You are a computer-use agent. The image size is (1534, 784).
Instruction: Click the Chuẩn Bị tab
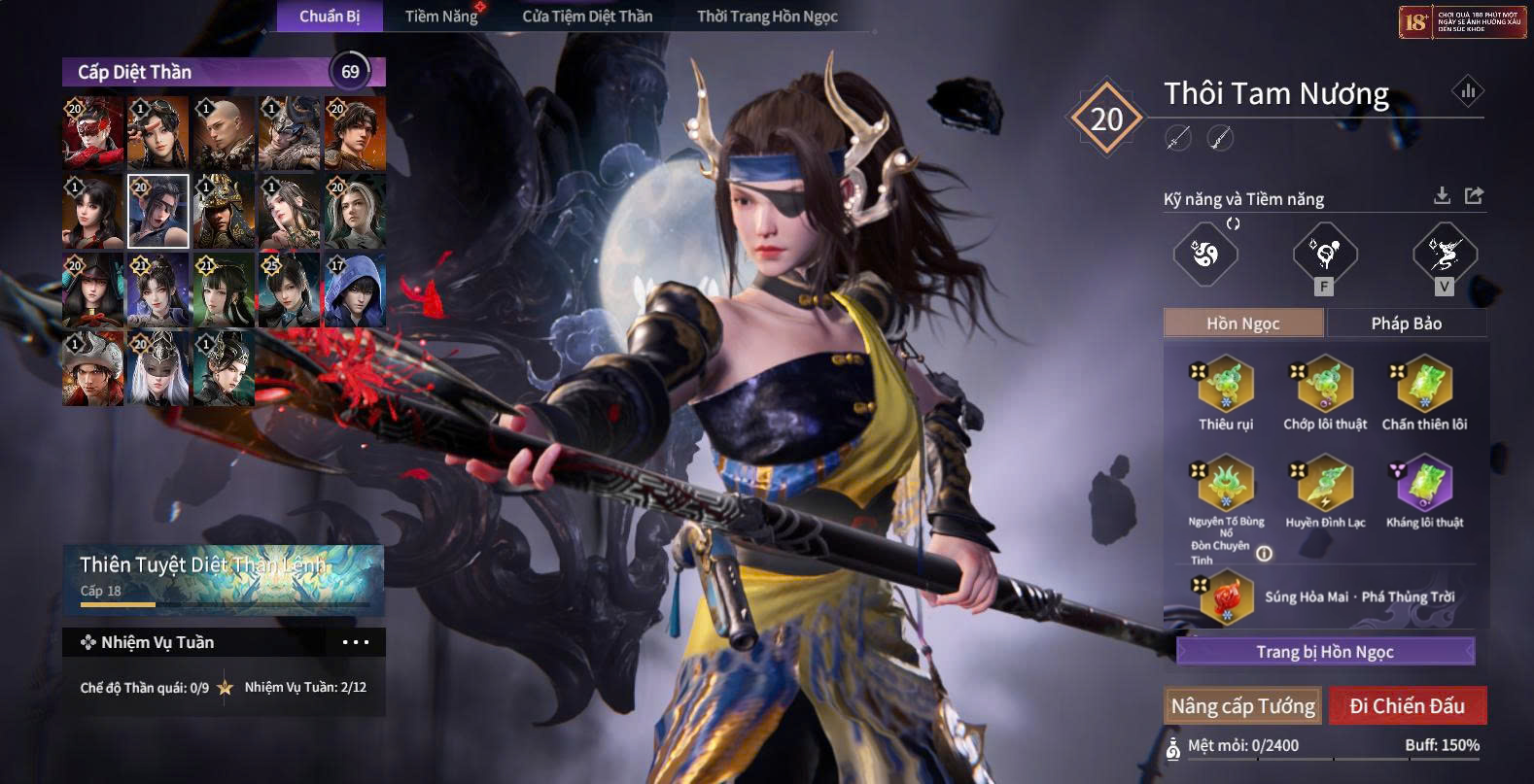click(329, 17)
